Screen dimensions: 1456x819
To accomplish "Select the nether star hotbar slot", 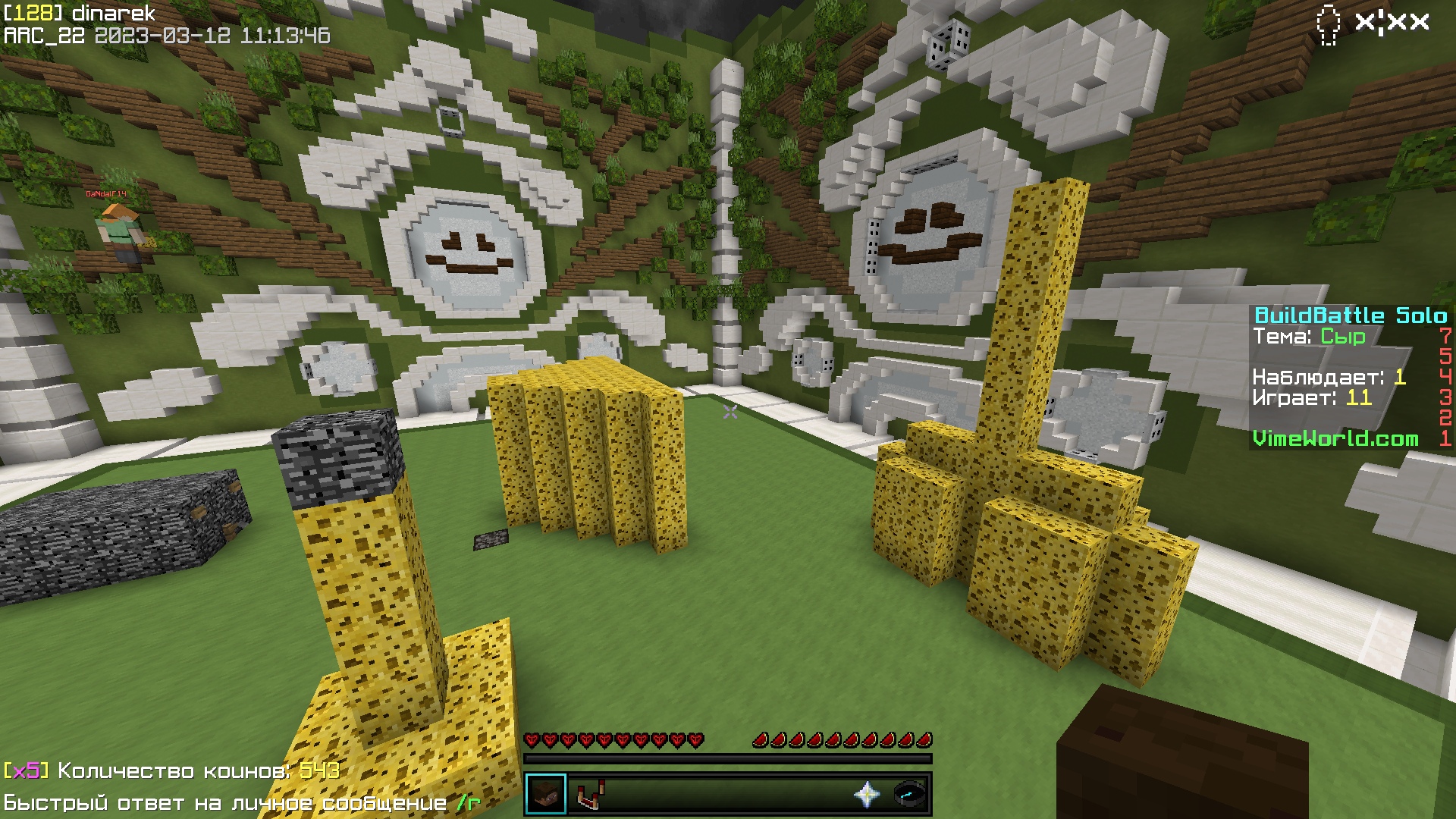I will click(x=867, y=794).
